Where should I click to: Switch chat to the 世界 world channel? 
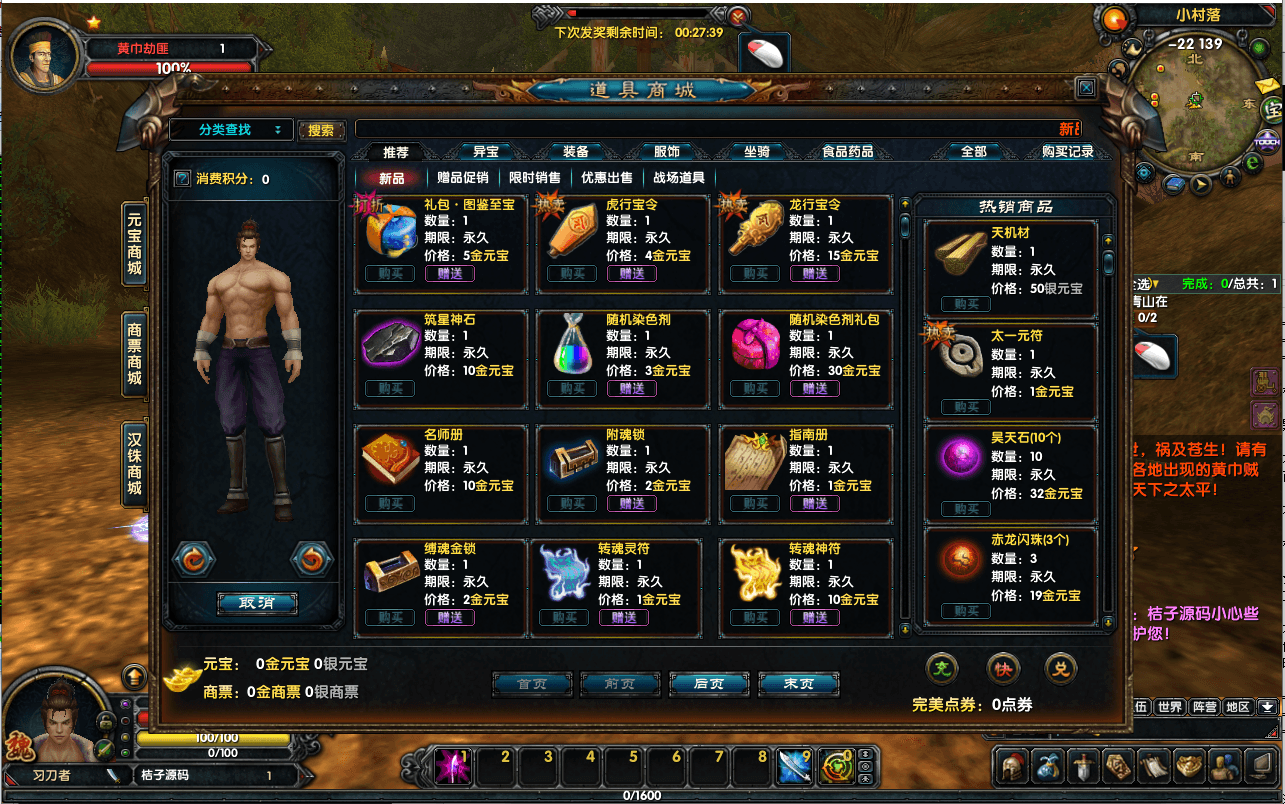tap(1169, 707)
